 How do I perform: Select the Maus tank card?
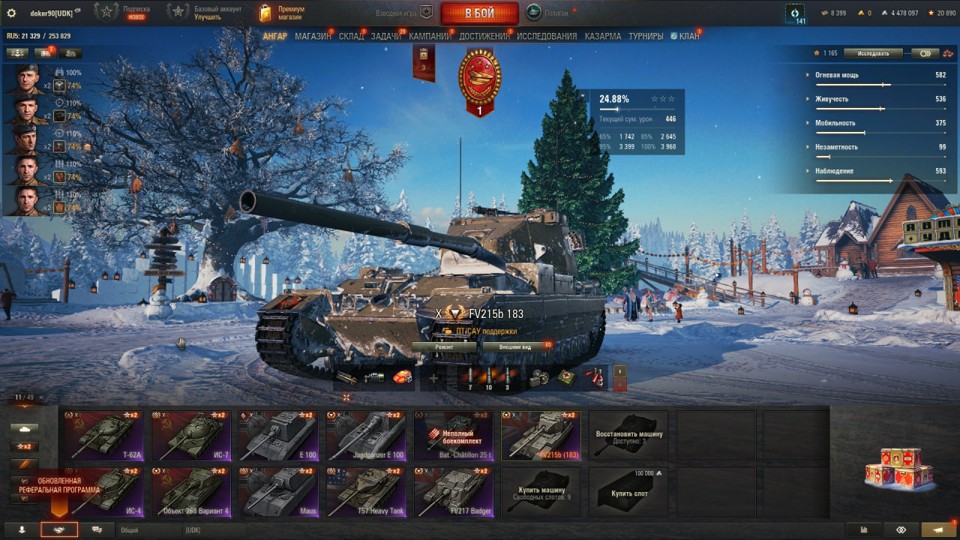tap(278, 492)
